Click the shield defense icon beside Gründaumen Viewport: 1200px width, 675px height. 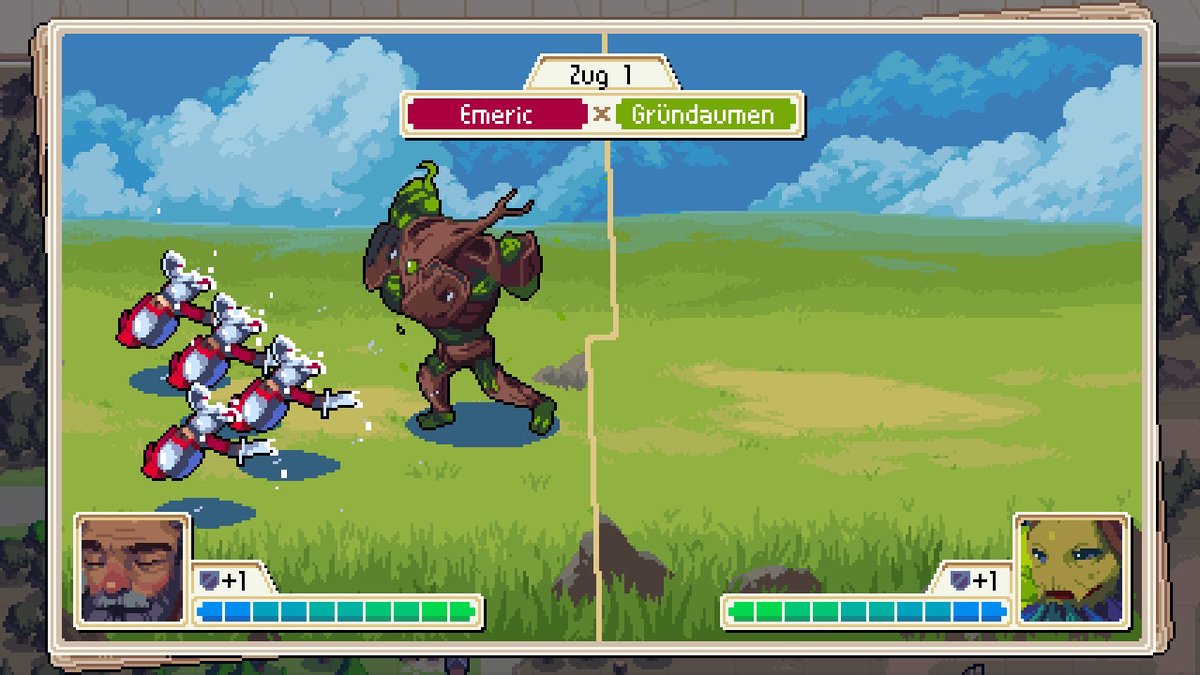point(958,580)
